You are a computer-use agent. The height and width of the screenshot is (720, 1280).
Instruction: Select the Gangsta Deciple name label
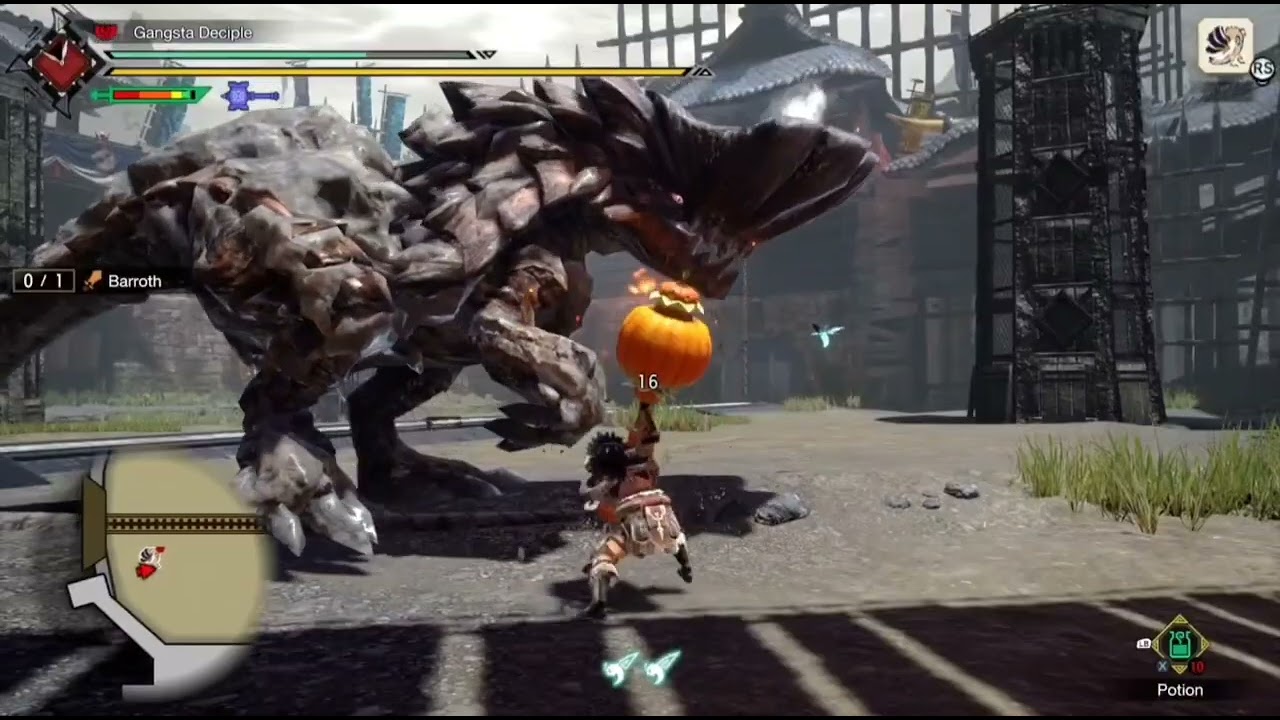(x=192, y=33)
